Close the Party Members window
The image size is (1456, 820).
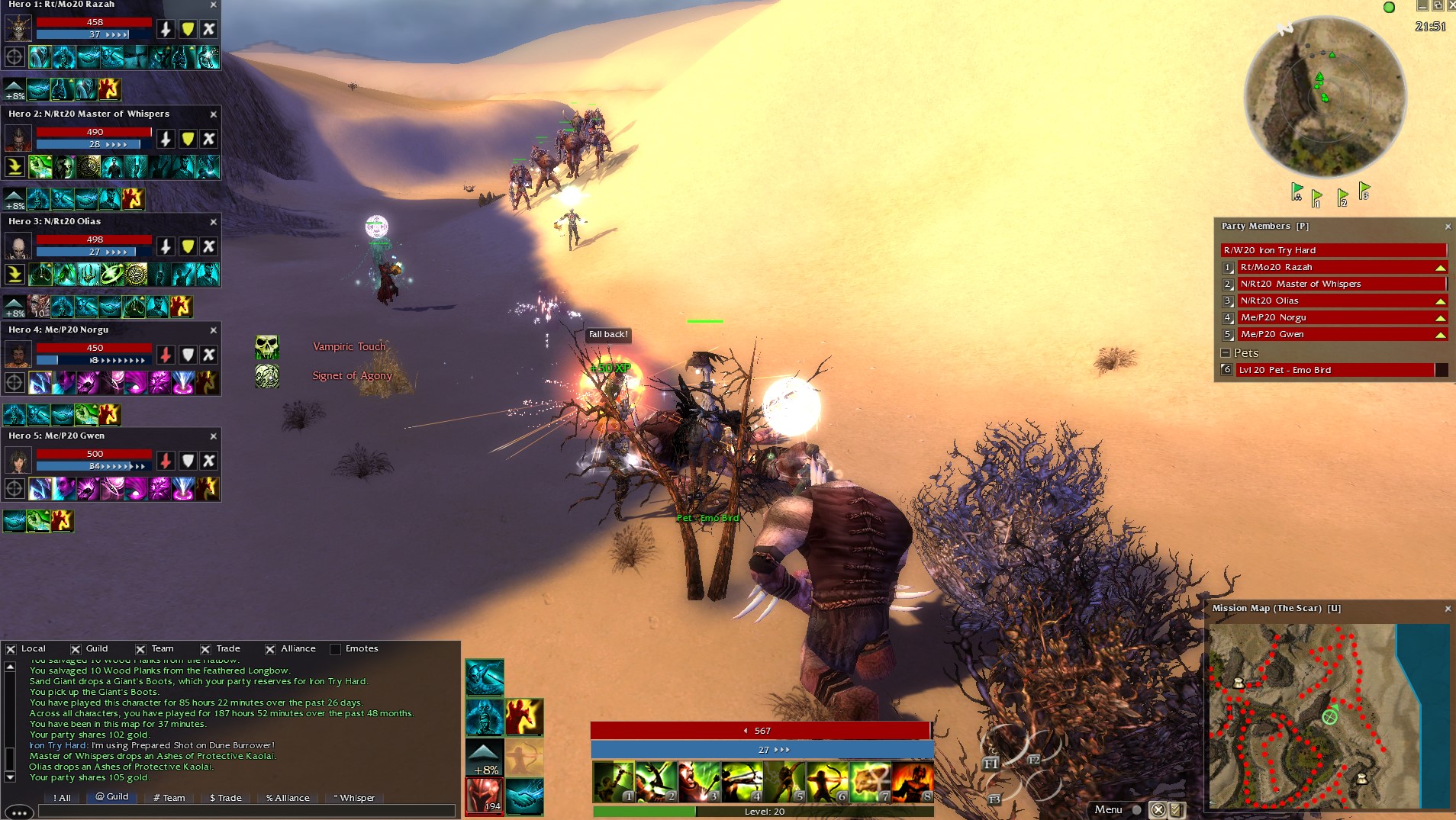click(1448, 227)
